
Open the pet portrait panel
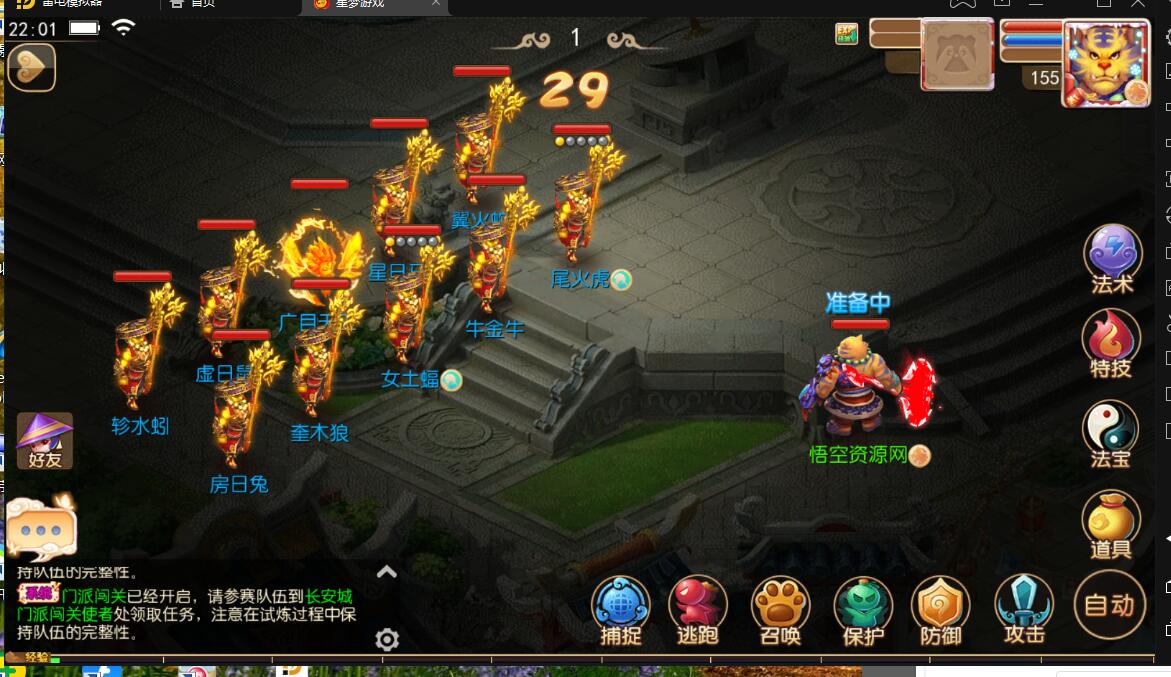(x=957, y=57)
